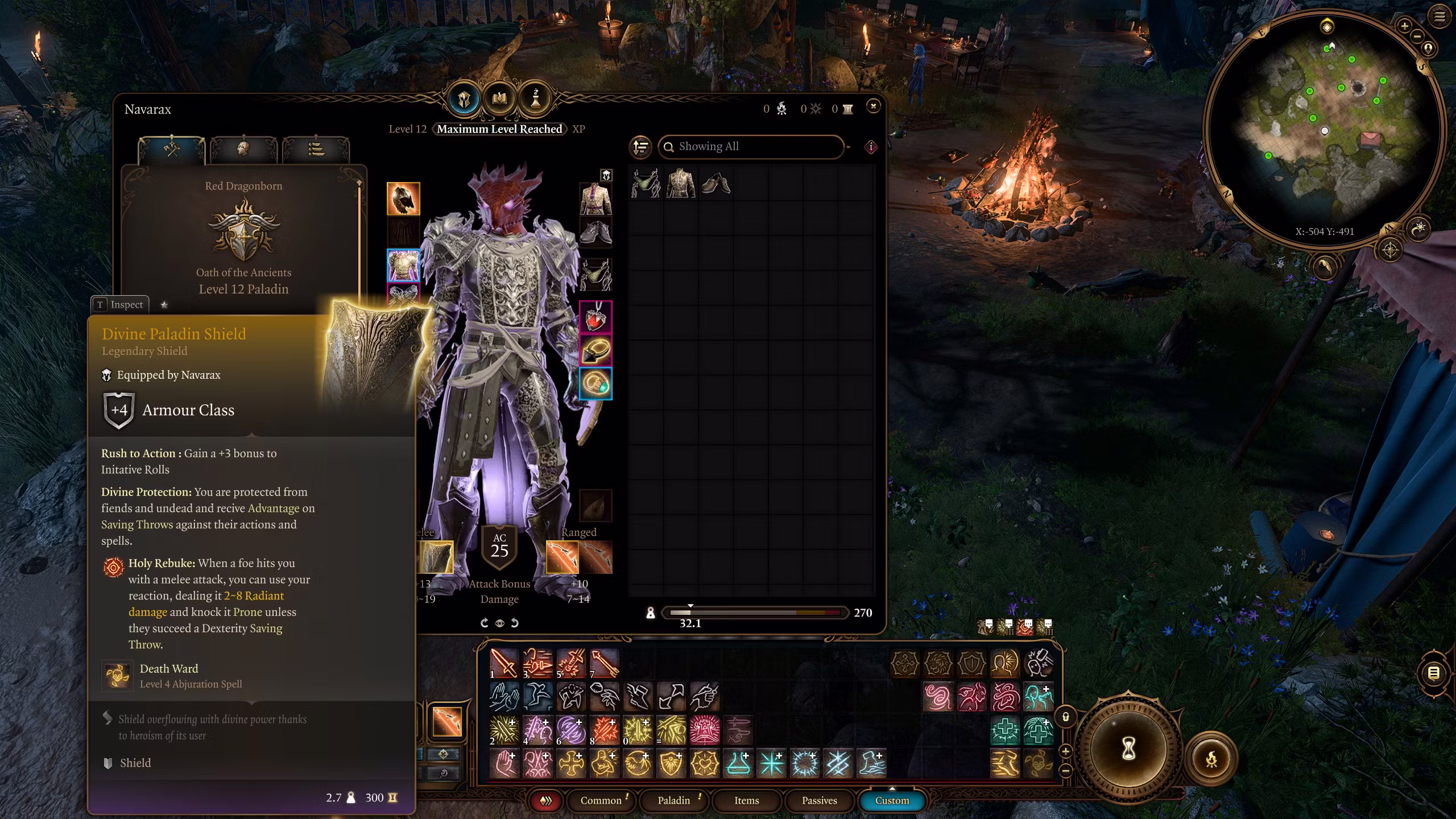Select the equipped shield melee offhand slot
Image resolution: width=1456 pixels, height=819 pixels.
[436, 557]
